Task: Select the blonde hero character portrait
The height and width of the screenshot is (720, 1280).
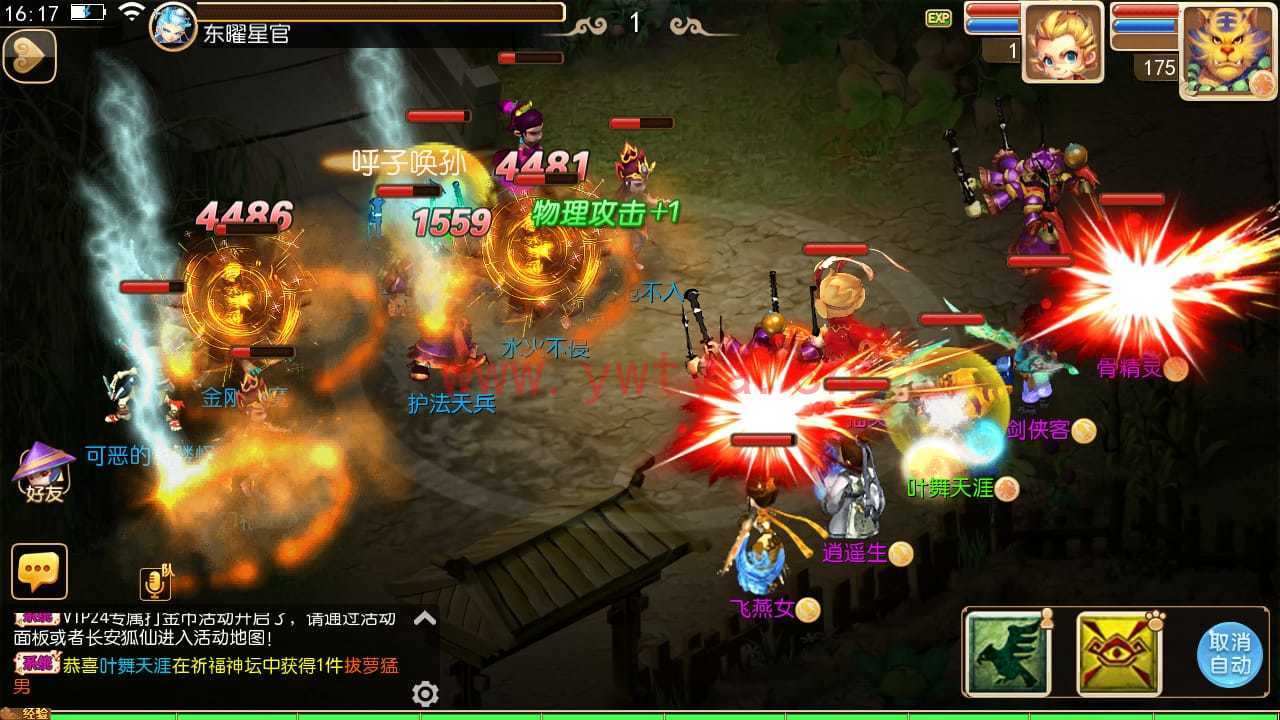Action: [1062, 42]
